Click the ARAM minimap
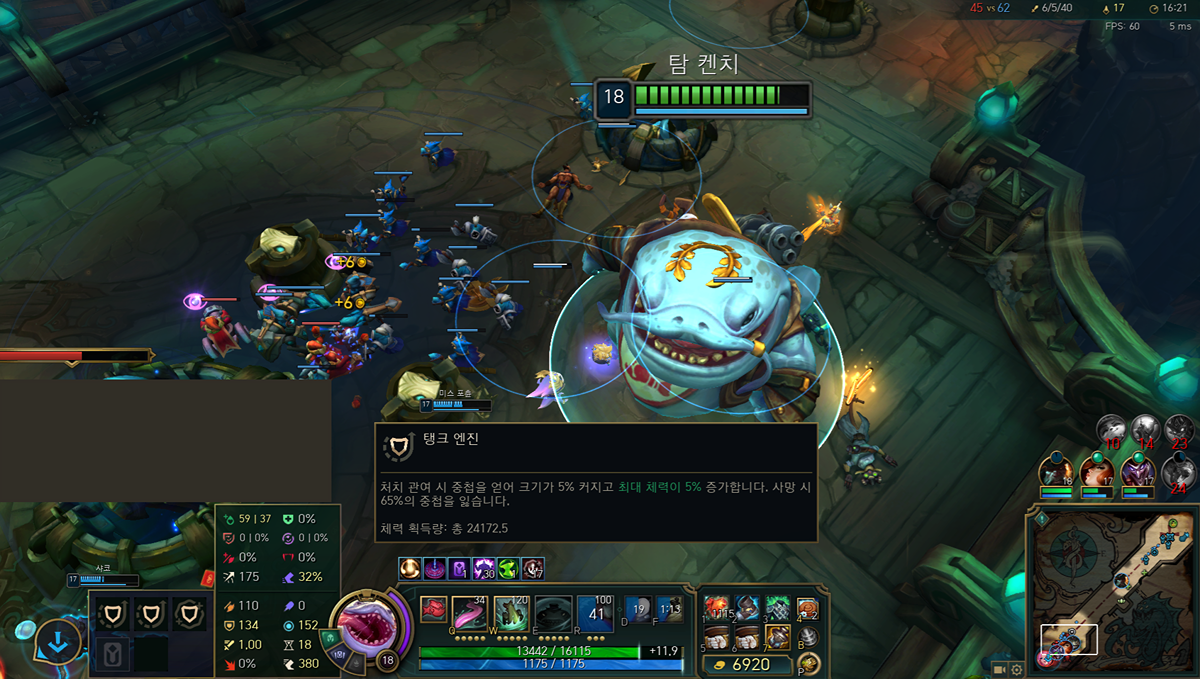Image resolution: width=1200 pixels, height=679 pixels. [1110, 589]
